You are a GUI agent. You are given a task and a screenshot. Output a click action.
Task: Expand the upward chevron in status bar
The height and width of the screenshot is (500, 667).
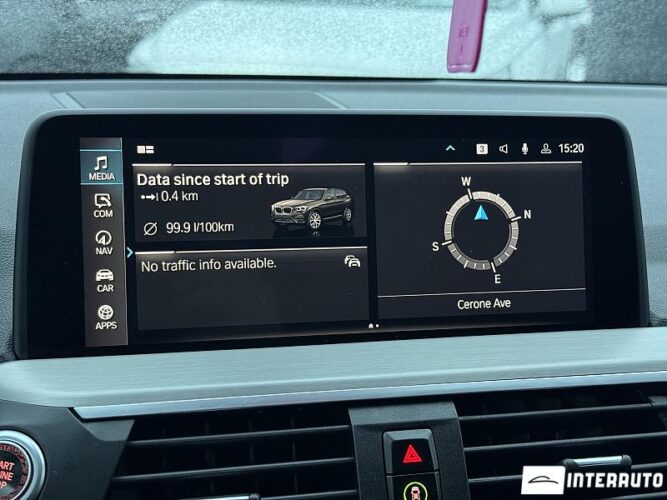tap(450, 148)
